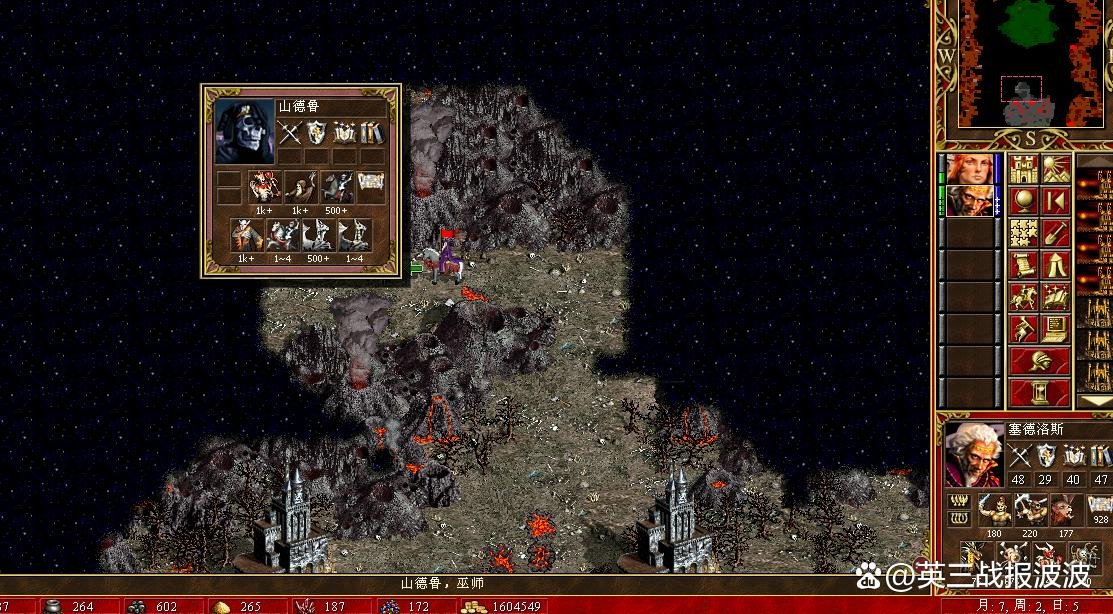The width and height of the screenshot is (1113, 614).
Task: Select the next hero with the helmet button
Action: point(1039,360)
